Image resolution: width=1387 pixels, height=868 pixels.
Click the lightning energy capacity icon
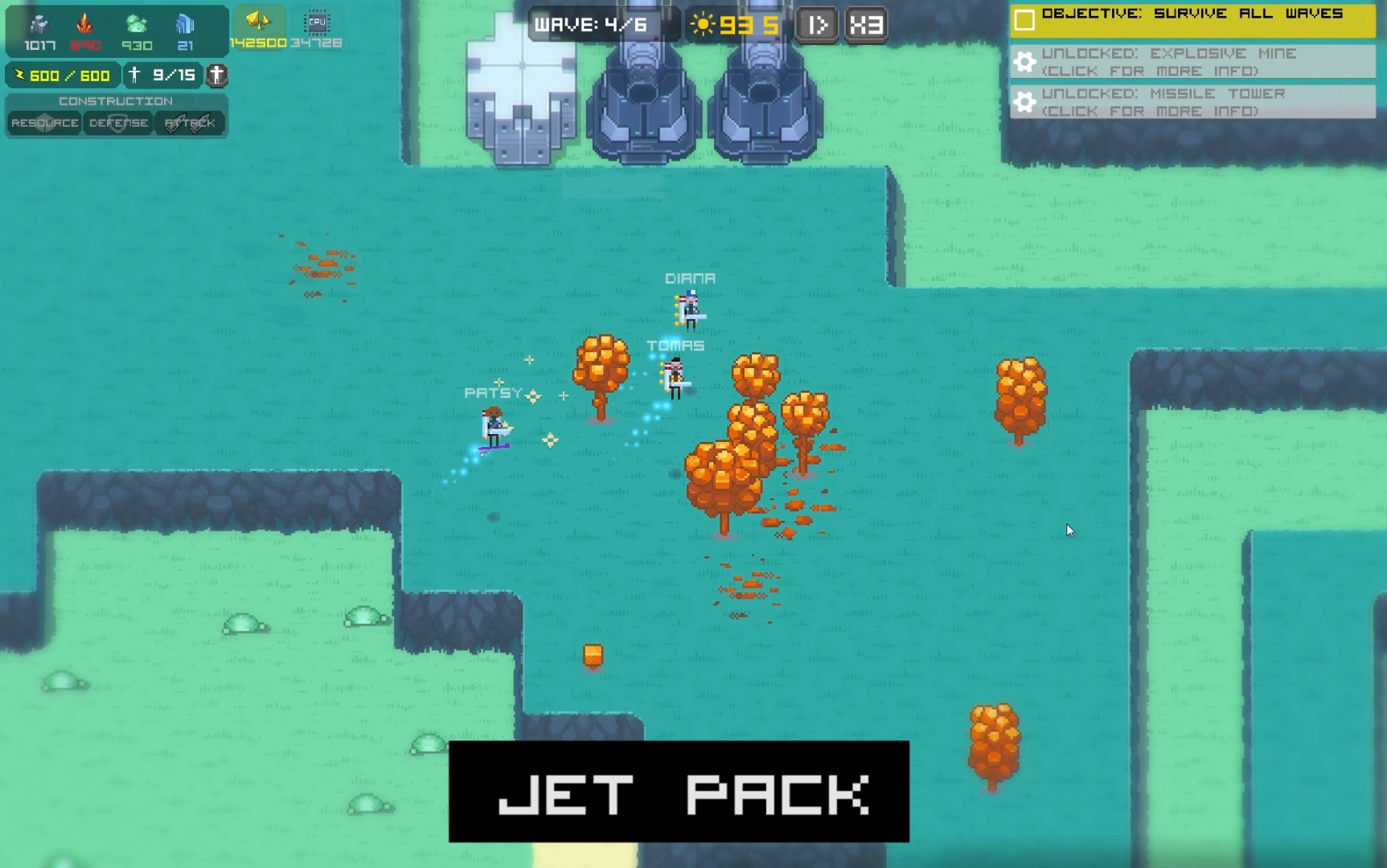click(20, 76)
